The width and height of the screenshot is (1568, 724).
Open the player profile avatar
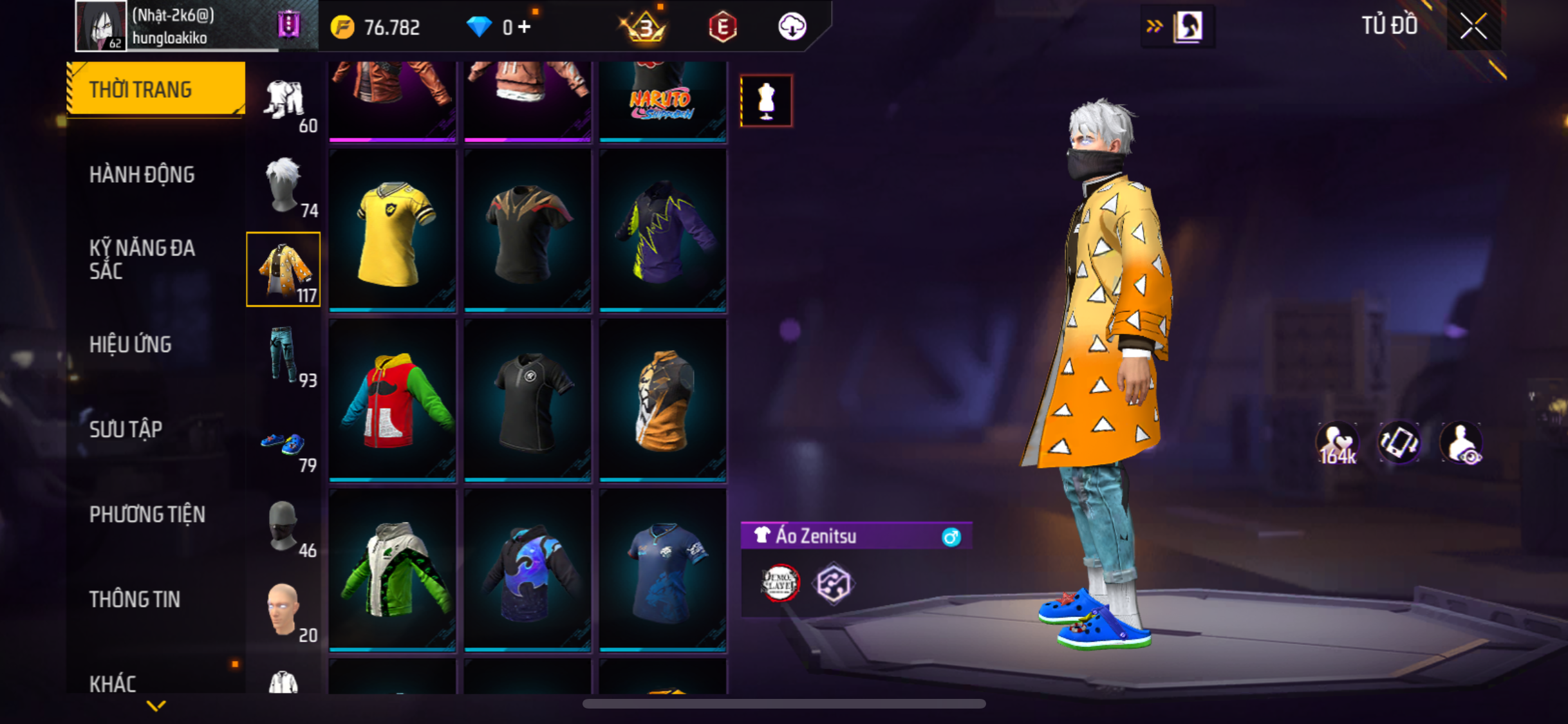100,26
